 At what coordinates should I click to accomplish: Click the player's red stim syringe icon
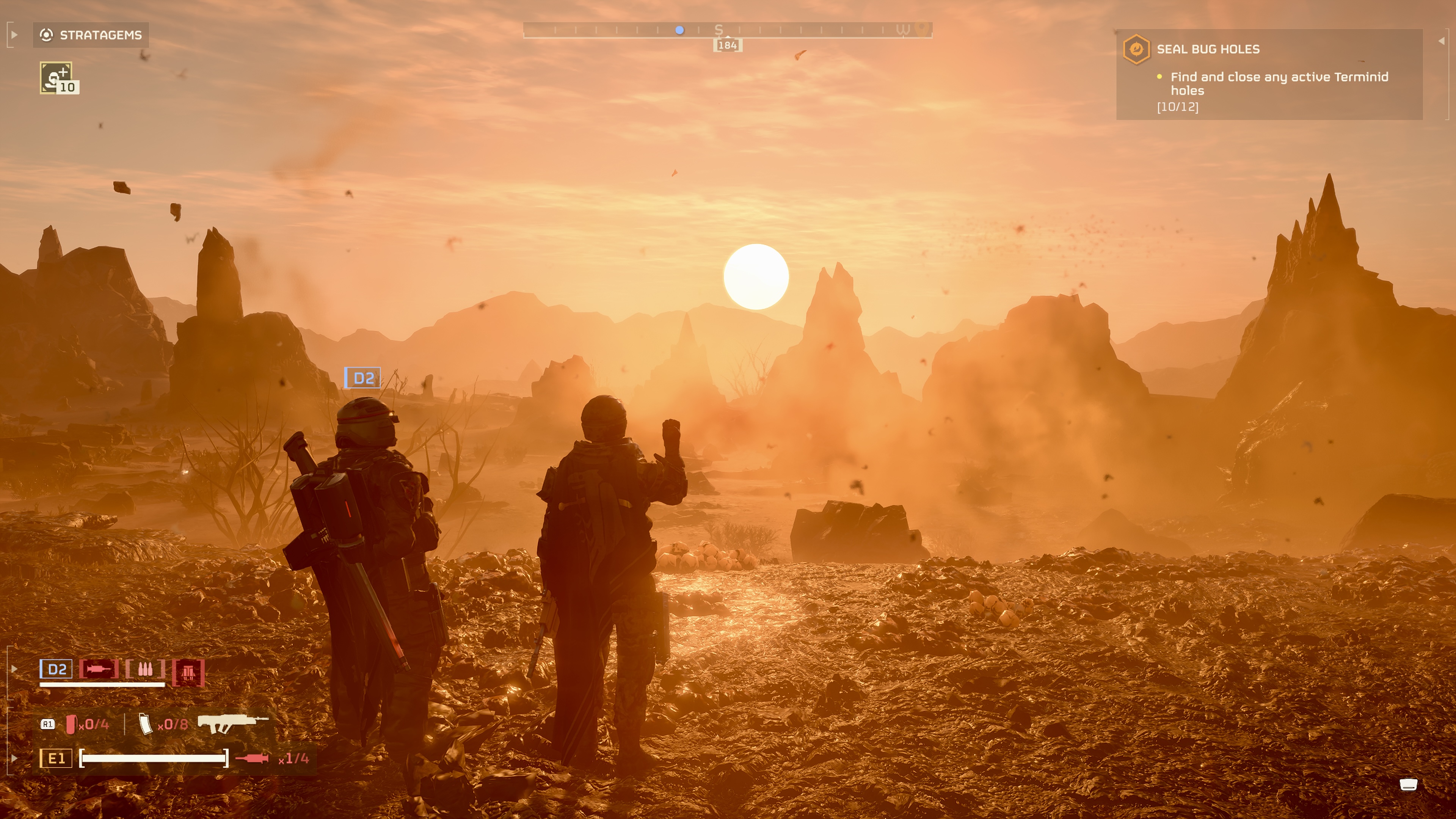(x=251, y=758)
